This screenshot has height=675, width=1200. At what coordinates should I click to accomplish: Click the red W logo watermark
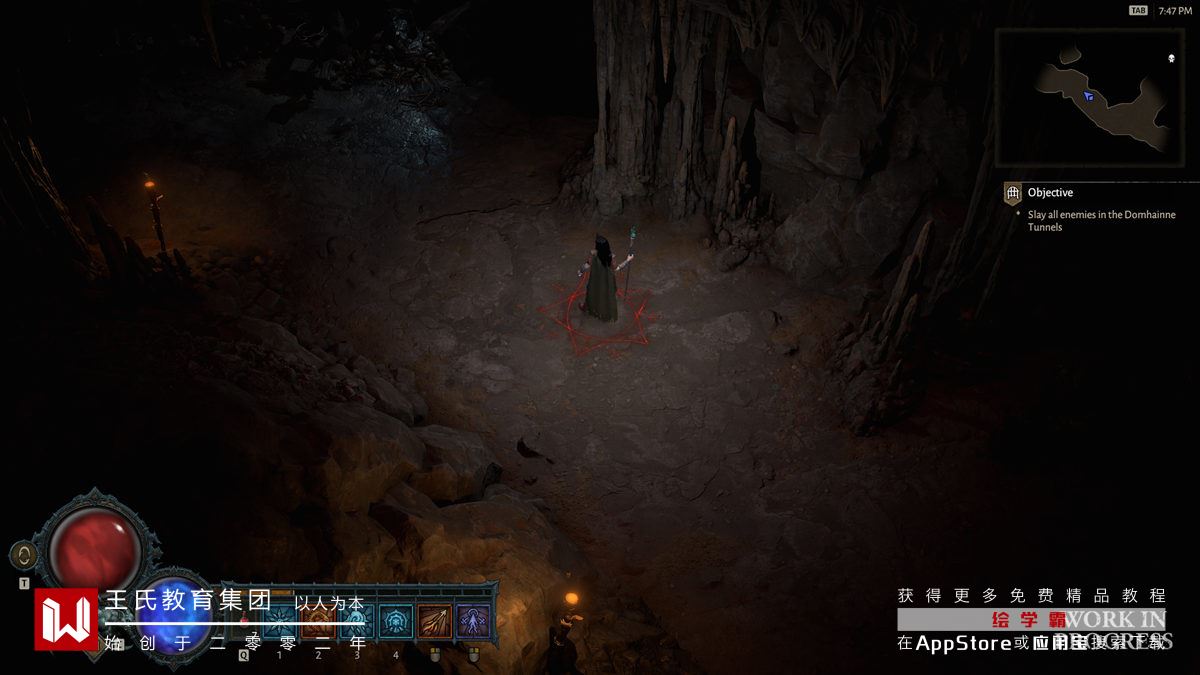coord(67,619)
